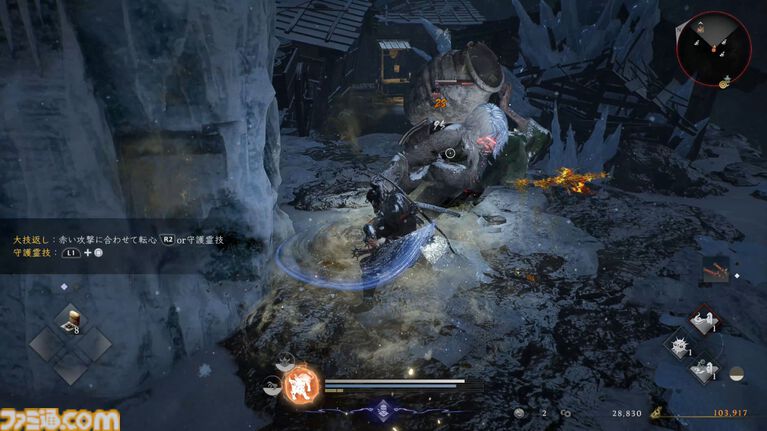This screenshot has width=767, height=431.
Task: Choose the bottom diamond ninjutsu item slot
Action: coord(705,369)
